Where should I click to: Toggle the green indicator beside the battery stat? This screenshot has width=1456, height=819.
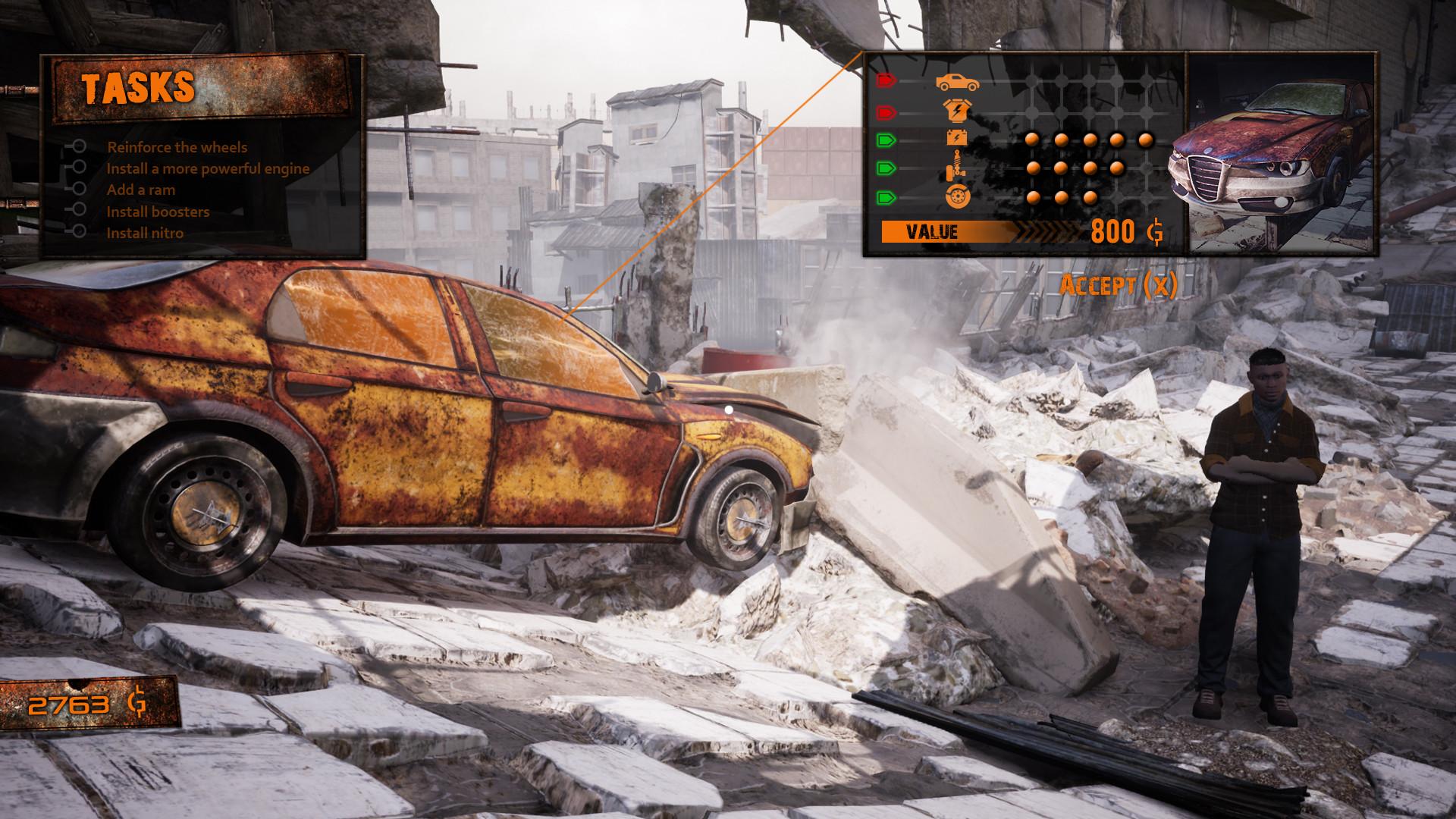click(x=886, y=138)
